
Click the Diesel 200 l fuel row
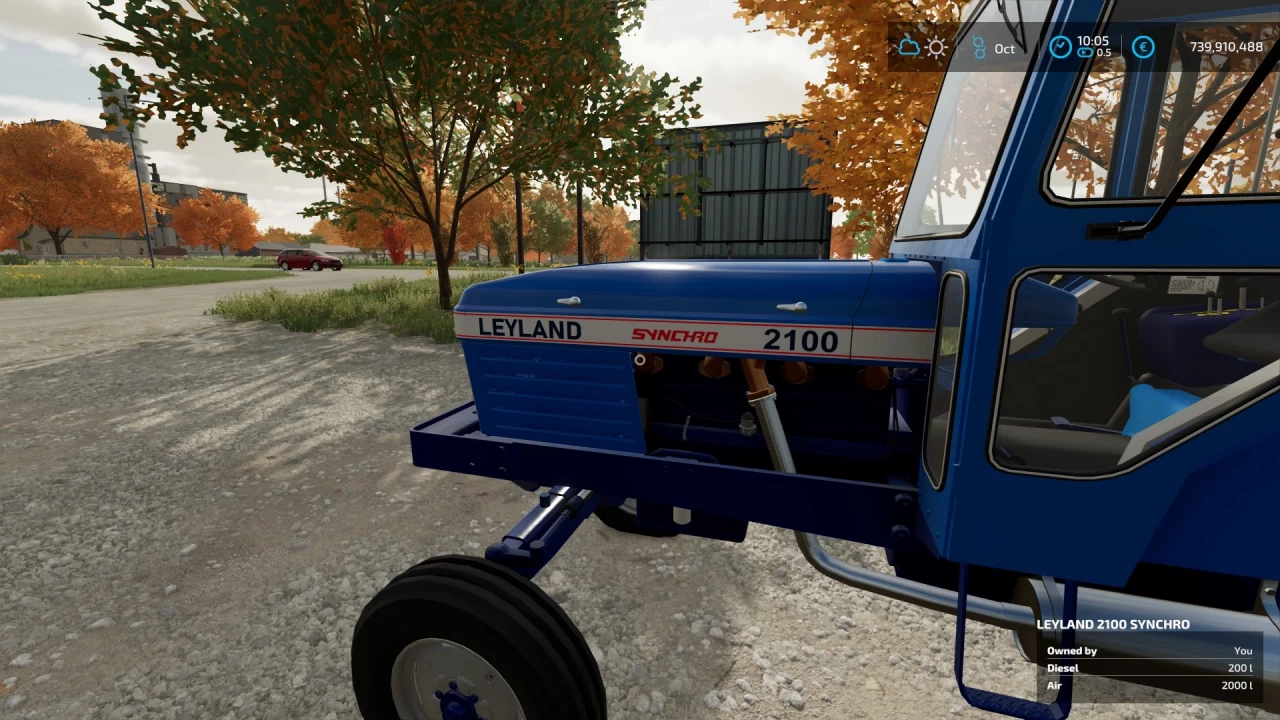pyautogui.click(x=1150, y=668)
